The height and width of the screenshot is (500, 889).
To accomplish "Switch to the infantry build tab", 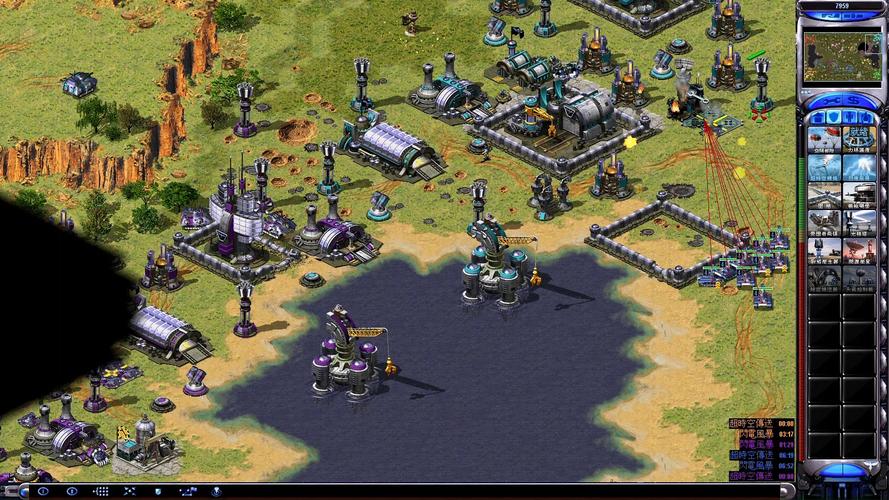I will tap(851, 118).
